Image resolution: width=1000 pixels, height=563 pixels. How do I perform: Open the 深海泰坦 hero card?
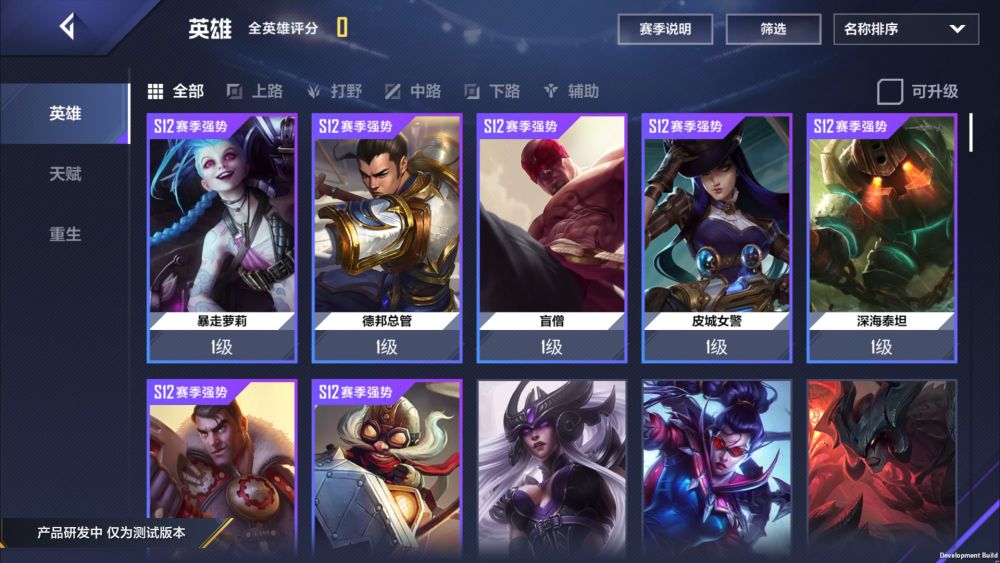(x=882, y=238)
